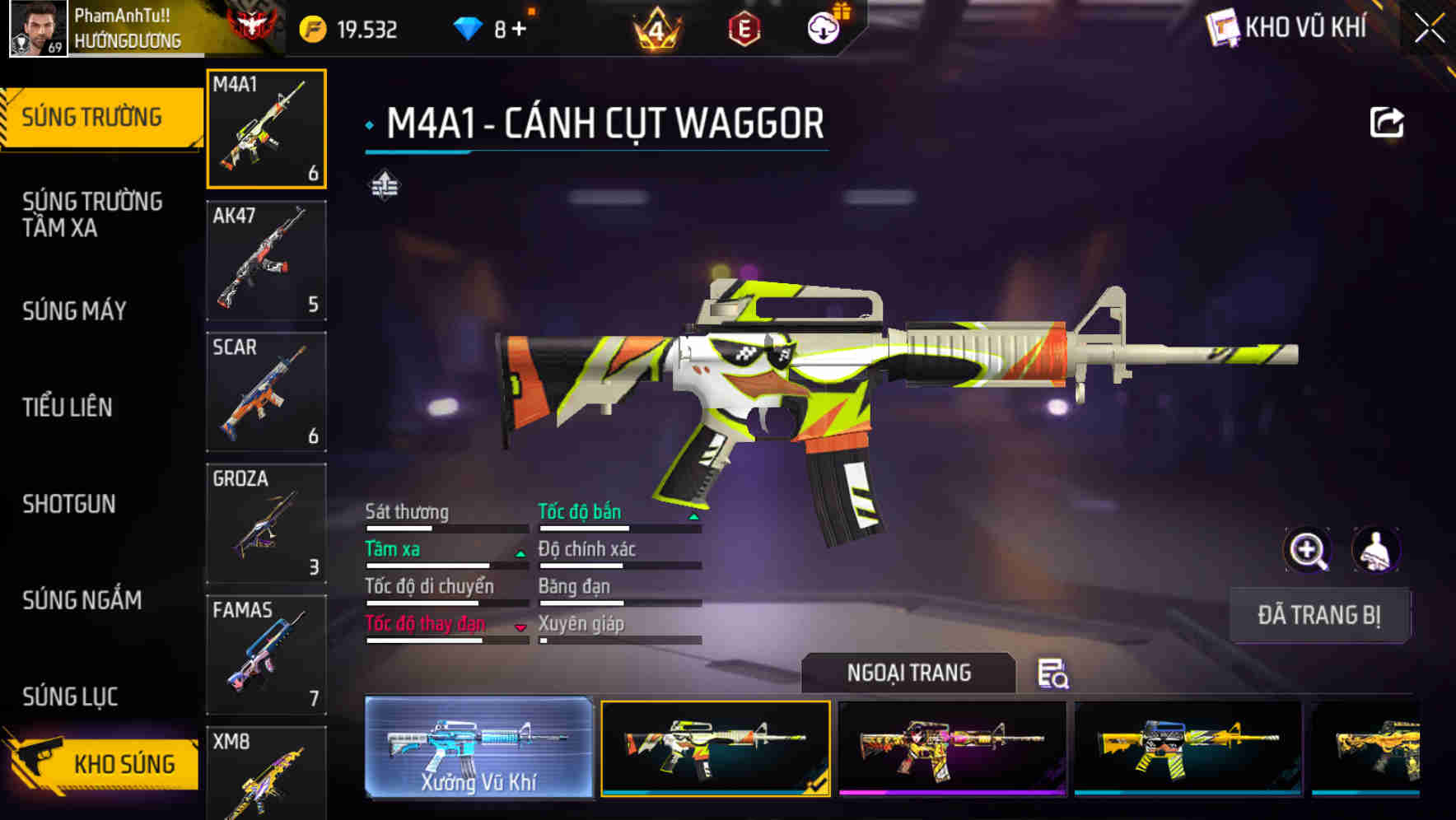Switch to Súng Trường Tầm Xa category
Screen dimensions: 1456x820
click(92, 214)
